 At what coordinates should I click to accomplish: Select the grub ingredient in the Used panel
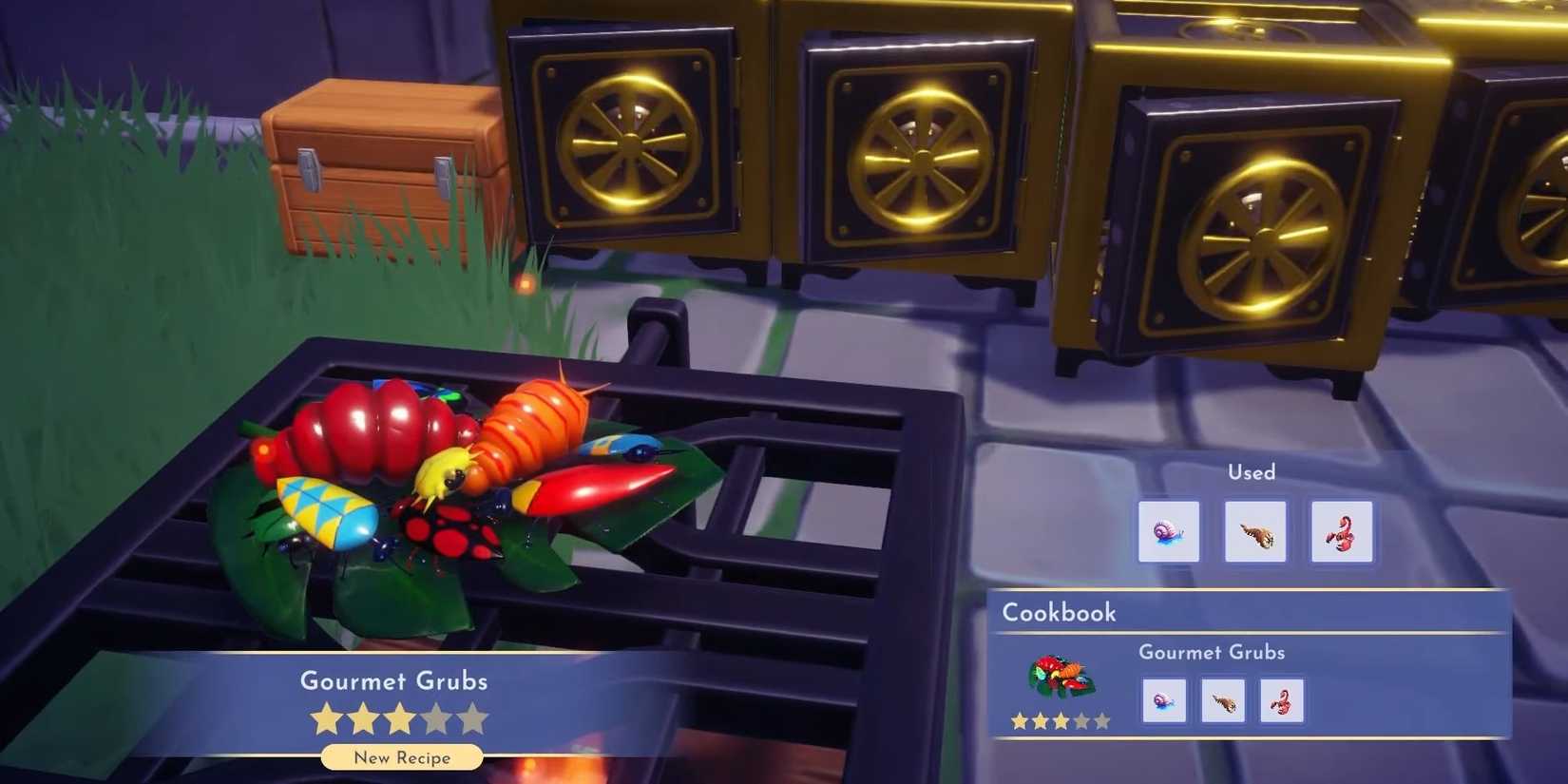point(1254,531)
